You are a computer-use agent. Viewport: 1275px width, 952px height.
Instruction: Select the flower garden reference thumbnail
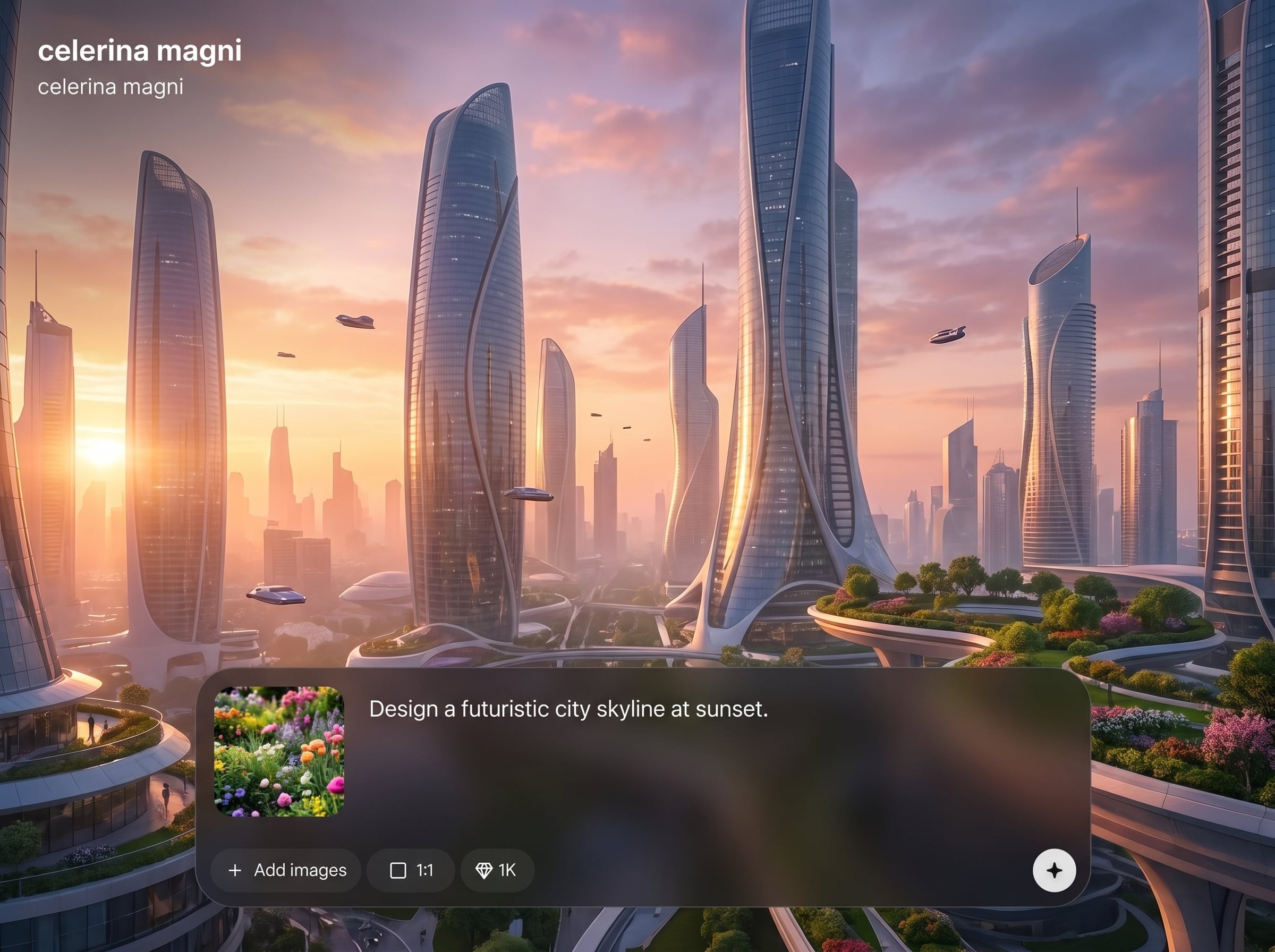coord(279,752)
